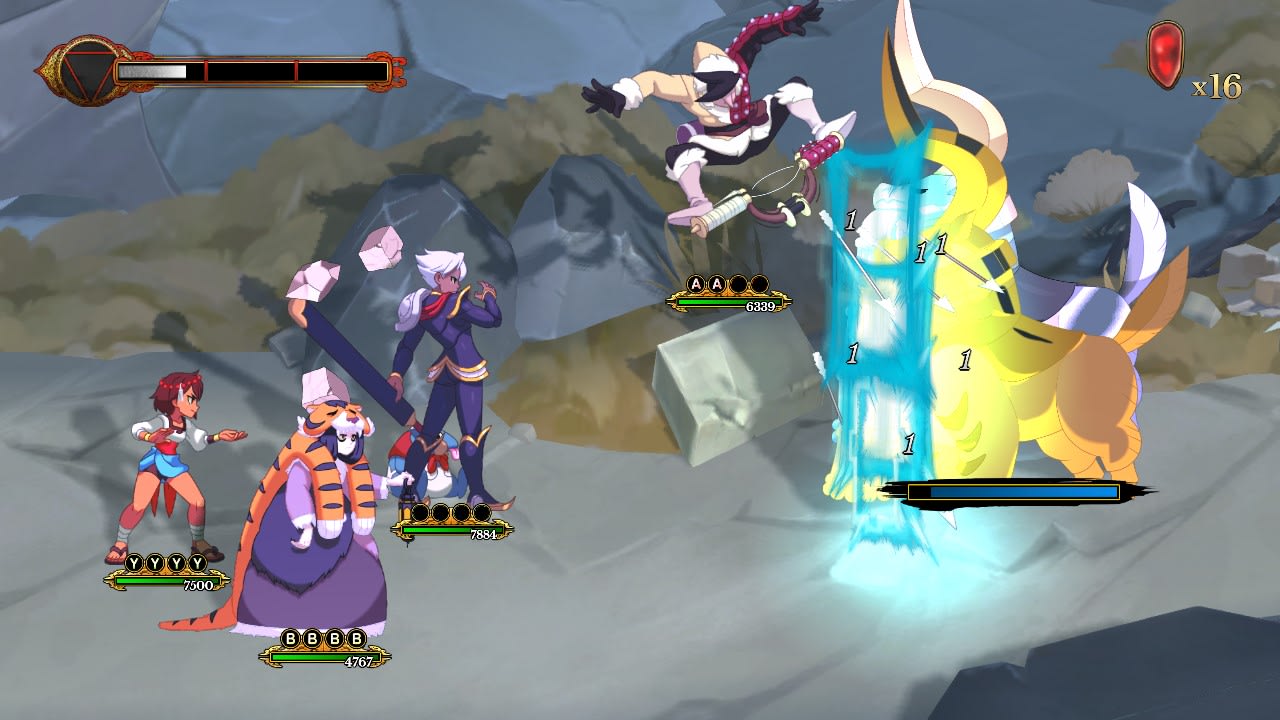
Task: Toggle the third Iddhi gauge segment
Action: coord(340,70)
